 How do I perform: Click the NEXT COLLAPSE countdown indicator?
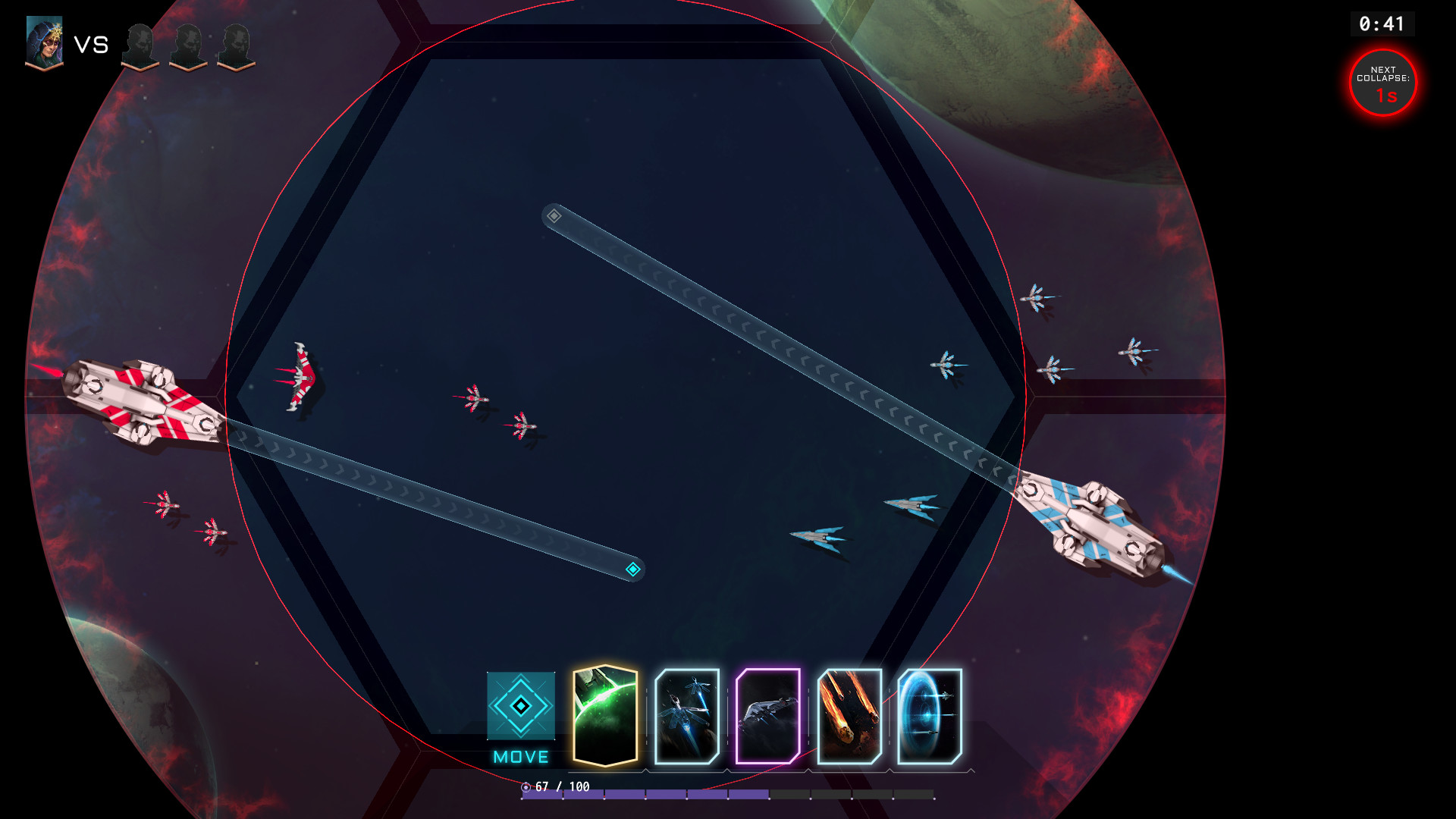(x=1383, y=83)
